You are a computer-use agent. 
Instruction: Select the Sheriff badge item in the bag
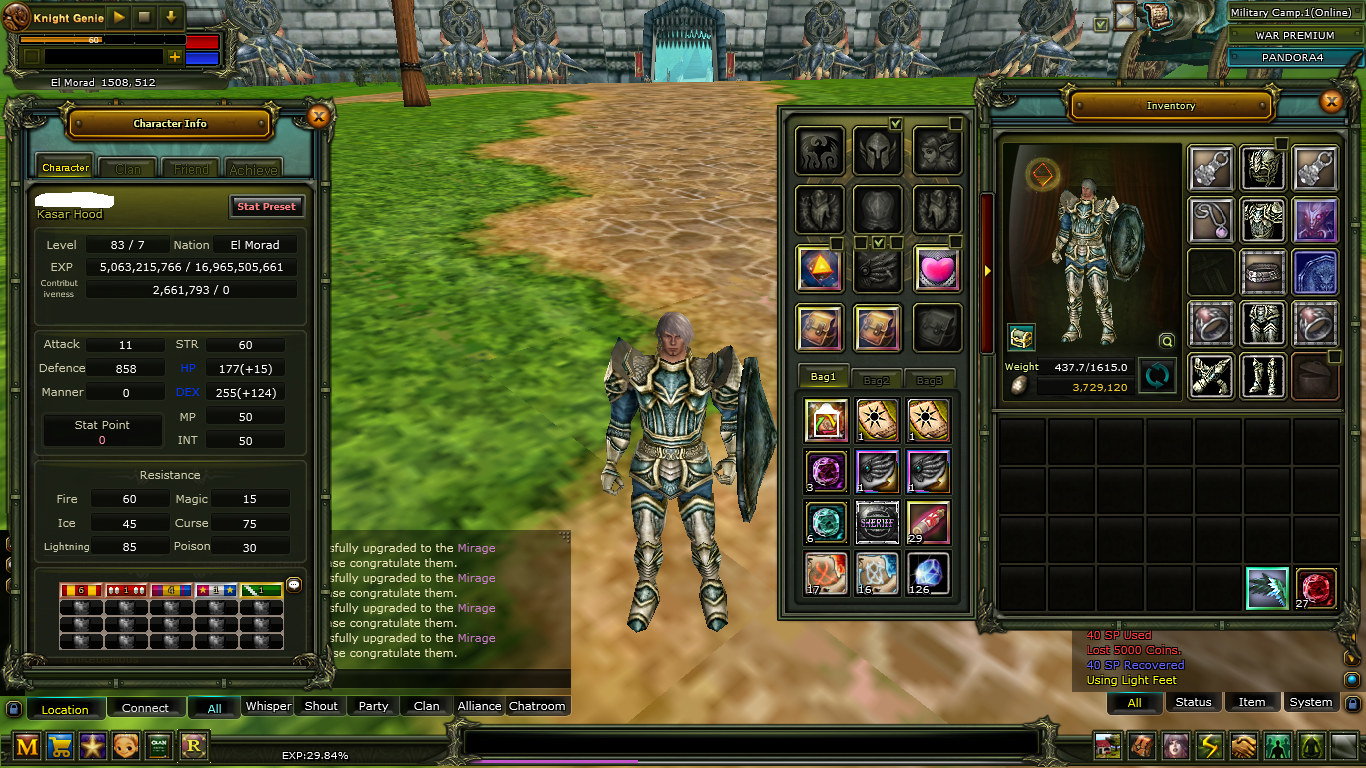pyautogui.click(x=878, y=522)
